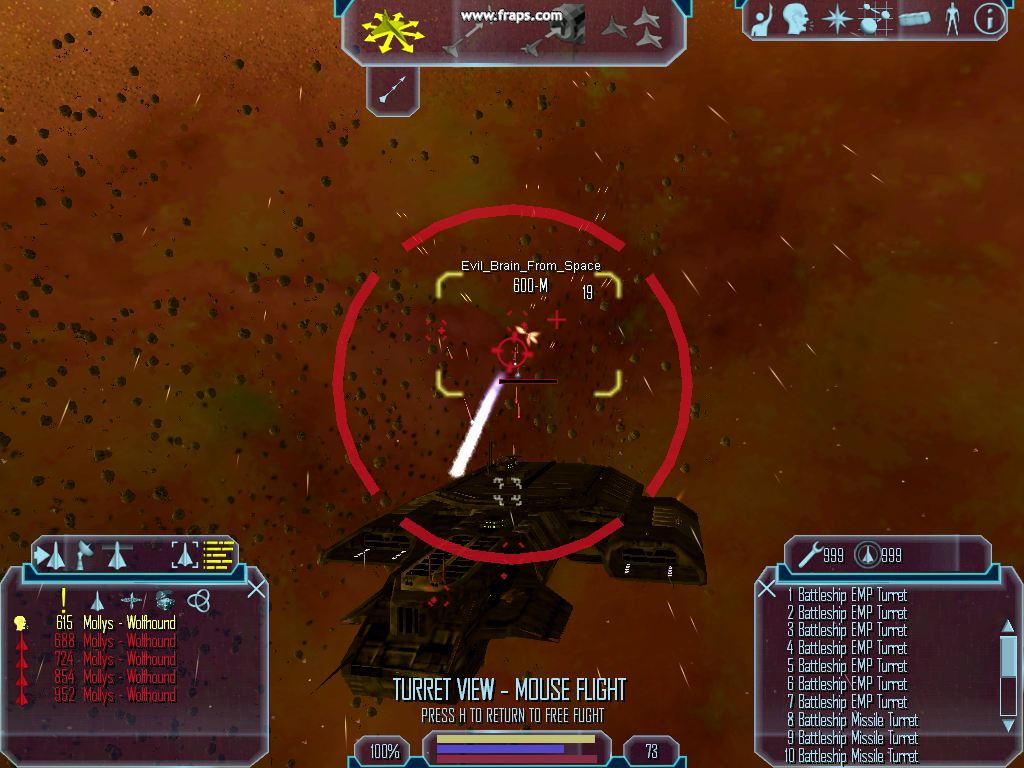The height and width of the screenshot is (768, 1024).
Task: Select the waving figure icon
Action: pyautogui.click(x=760, y=20)
